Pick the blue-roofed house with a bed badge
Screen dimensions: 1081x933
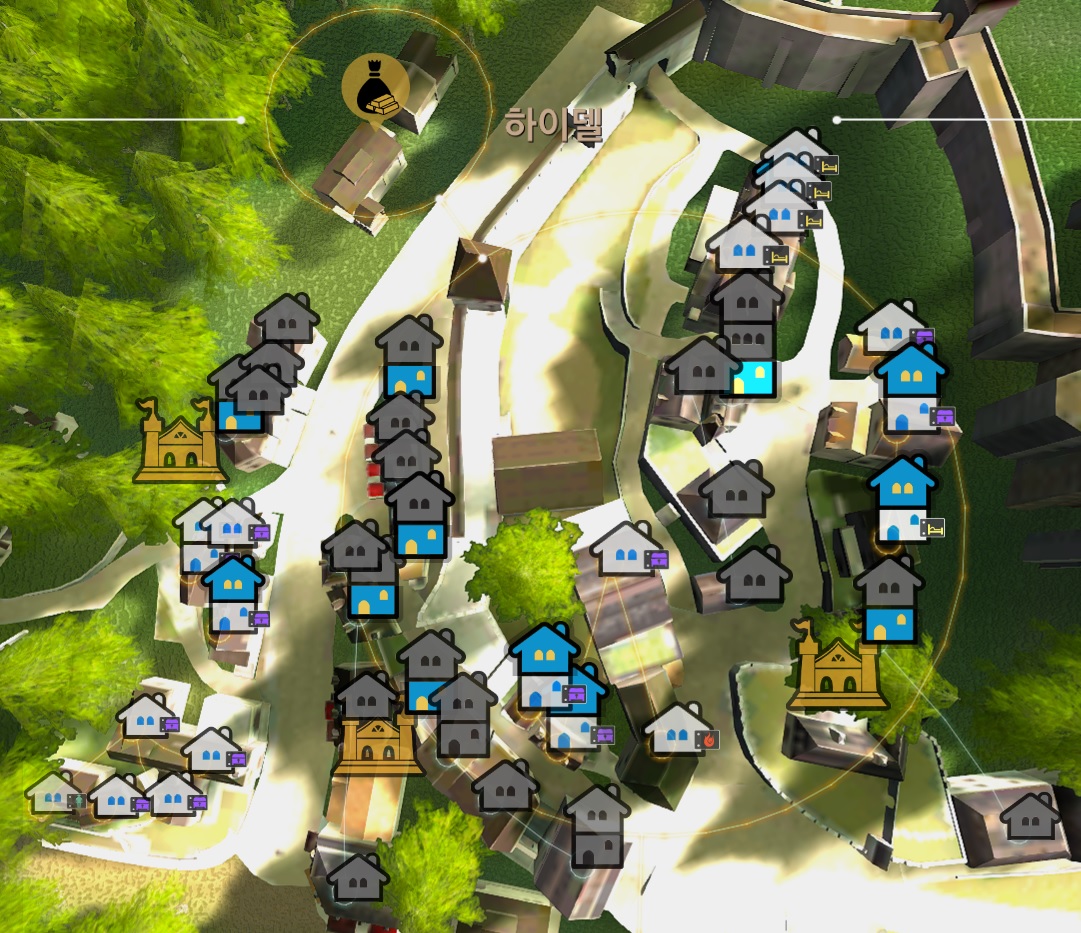point(903,500)
